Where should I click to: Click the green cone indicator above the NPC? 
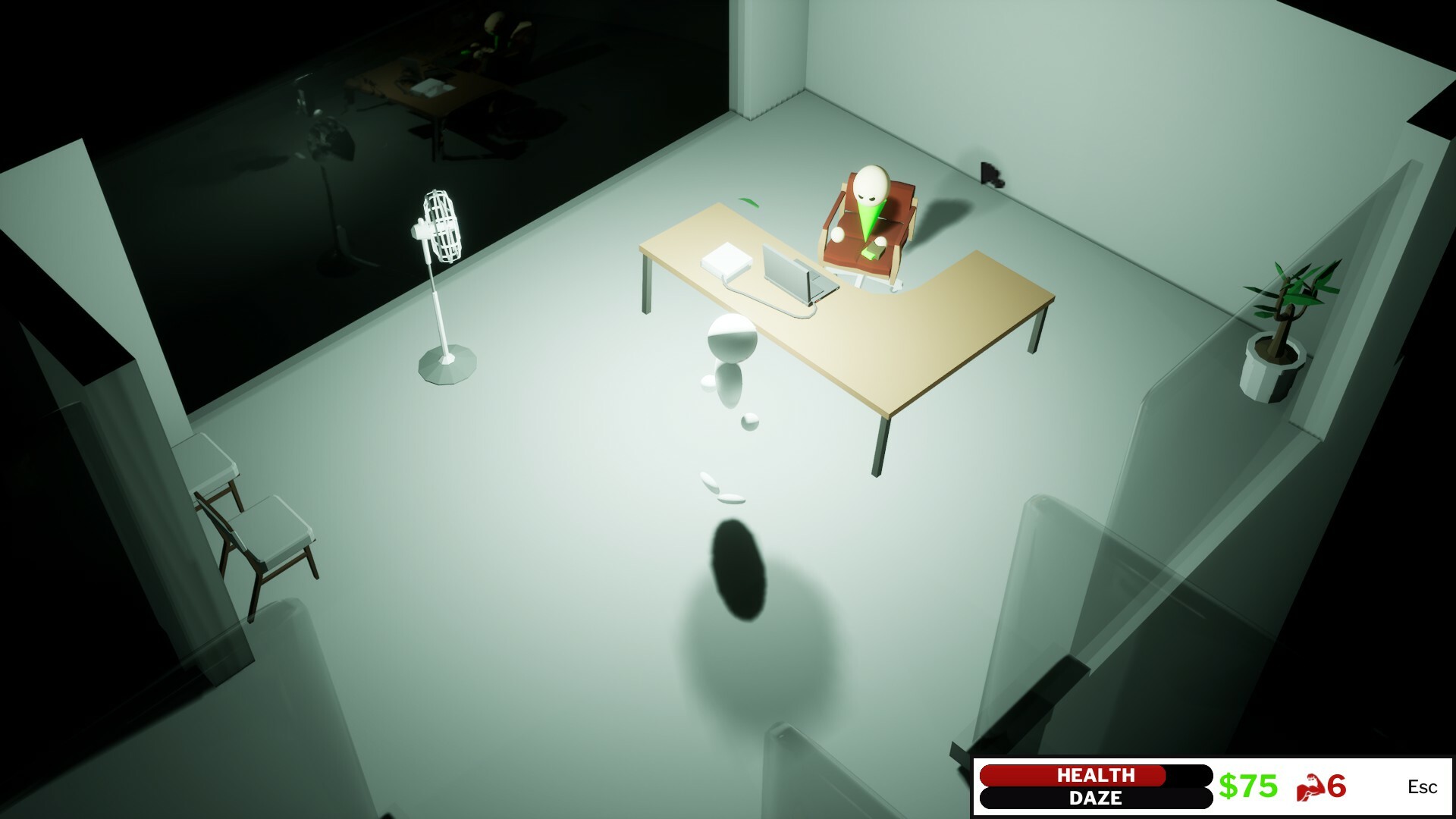pyautogui.click(x=869, y=220)
